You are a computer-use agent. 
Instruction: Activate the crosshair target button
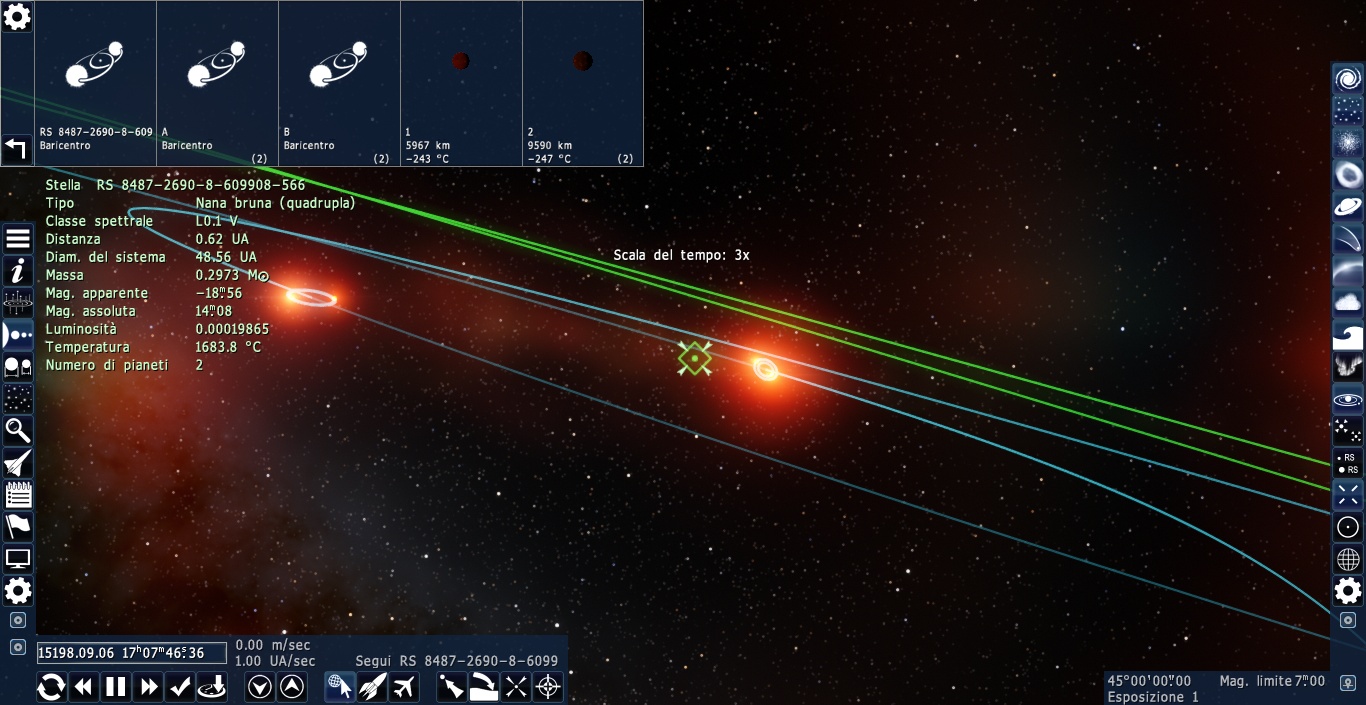pyautogui.click(x=548, y=687)
